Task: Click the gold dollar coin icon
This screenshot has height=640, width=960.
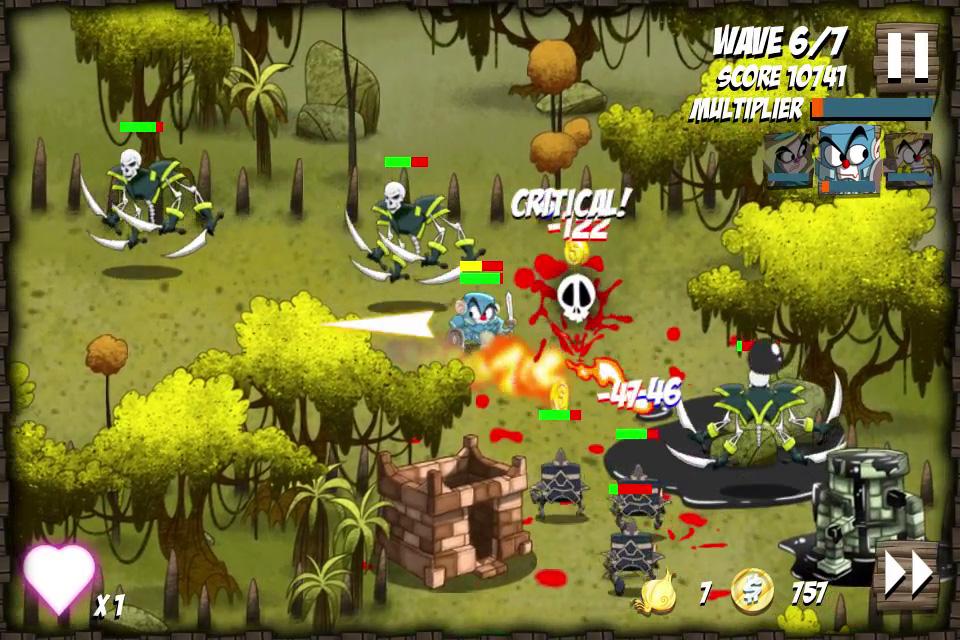Action: click(751, 591)
